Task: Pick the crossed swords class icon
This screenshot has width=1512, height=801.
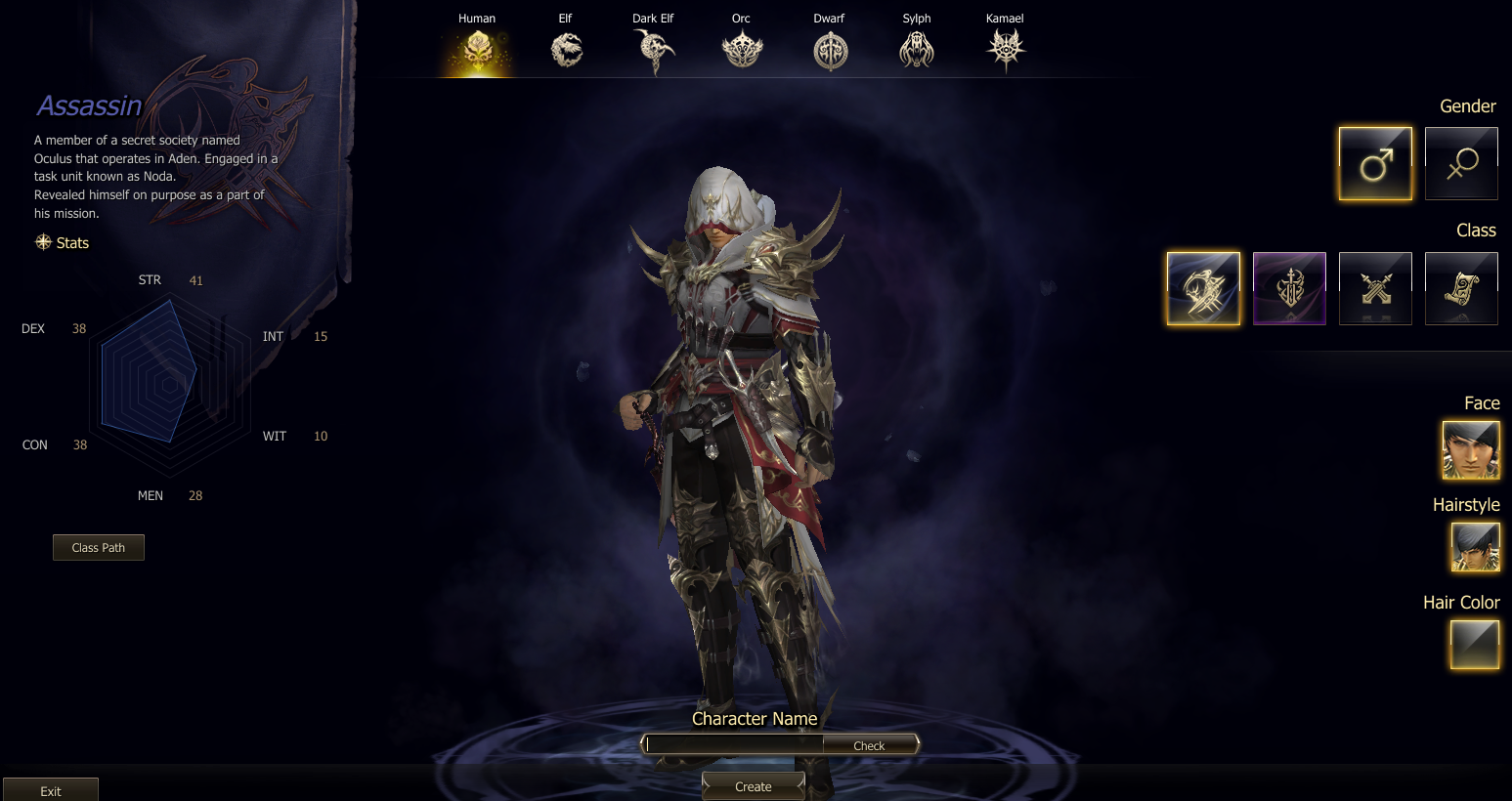Action: tap(1375, 288)
